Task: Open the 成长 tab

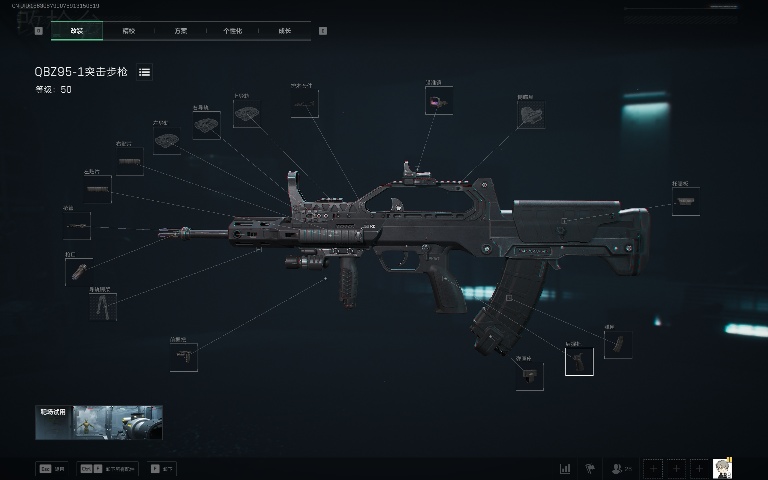Action: [x=284, y=31]
